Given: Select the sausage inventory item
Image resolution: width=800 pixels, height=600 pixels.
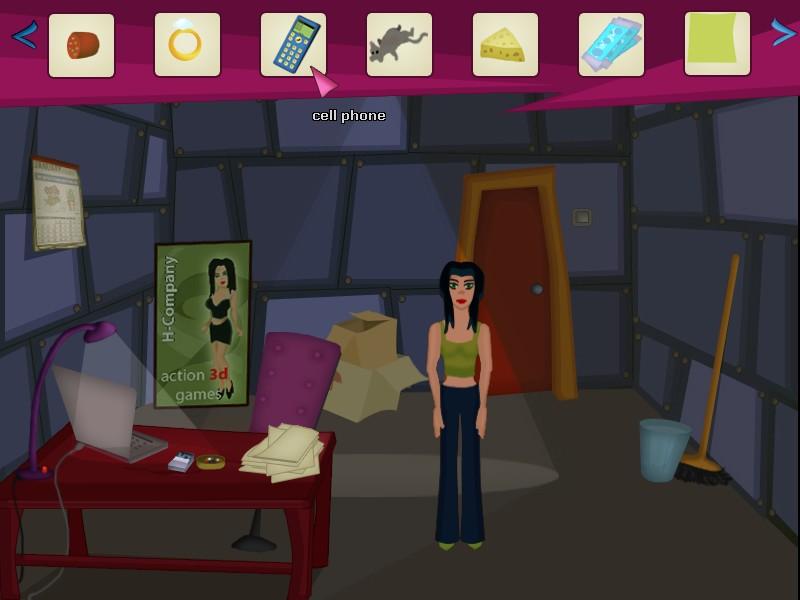Looking at the screenshot, I should click(x=81, y=45).
